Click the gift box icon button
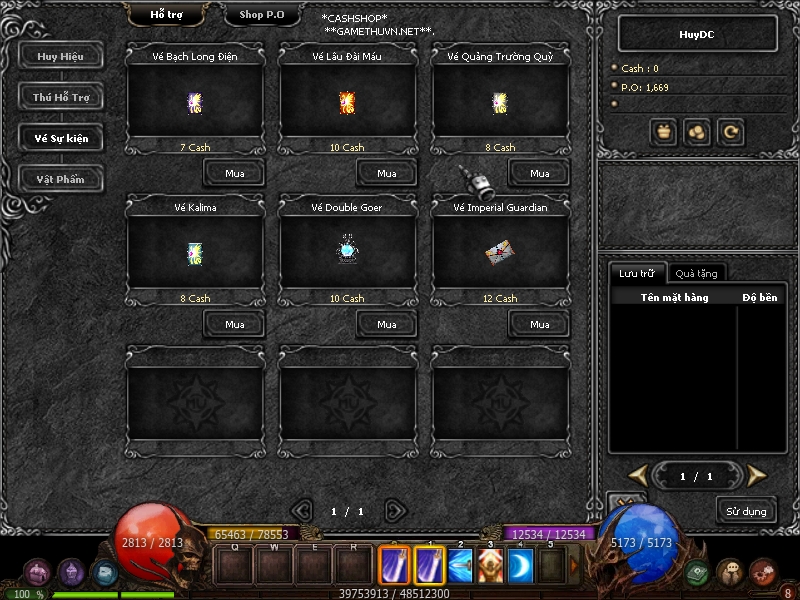This screenshot has width=800, height=600. 664,131
